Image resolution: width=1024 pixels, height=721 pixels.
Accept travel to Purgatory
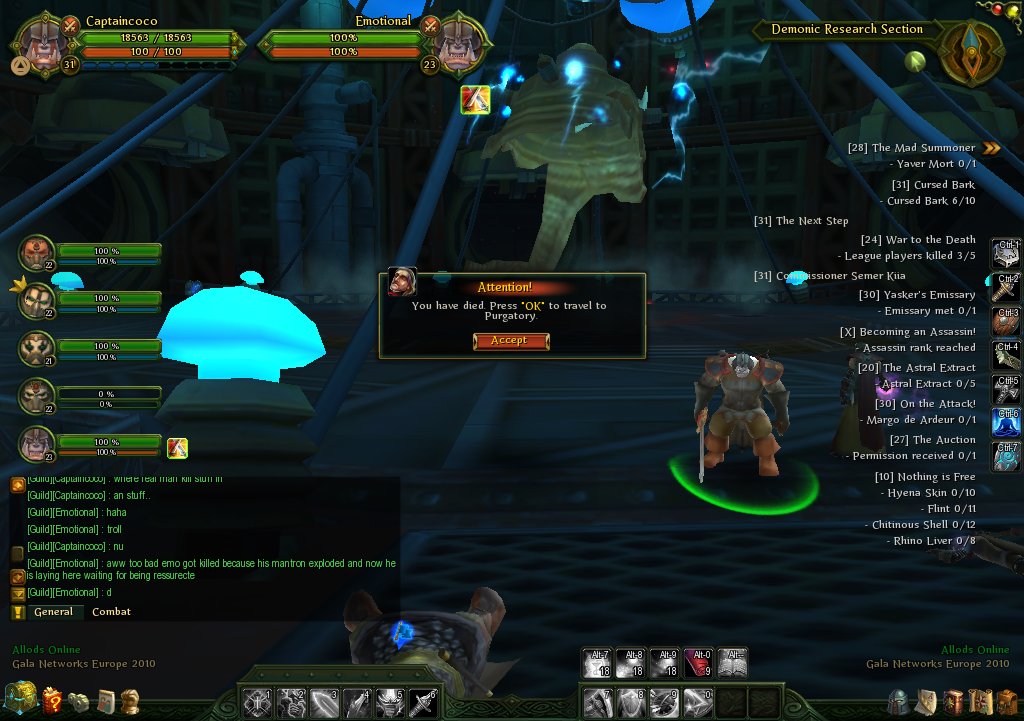tap(507, 341)
